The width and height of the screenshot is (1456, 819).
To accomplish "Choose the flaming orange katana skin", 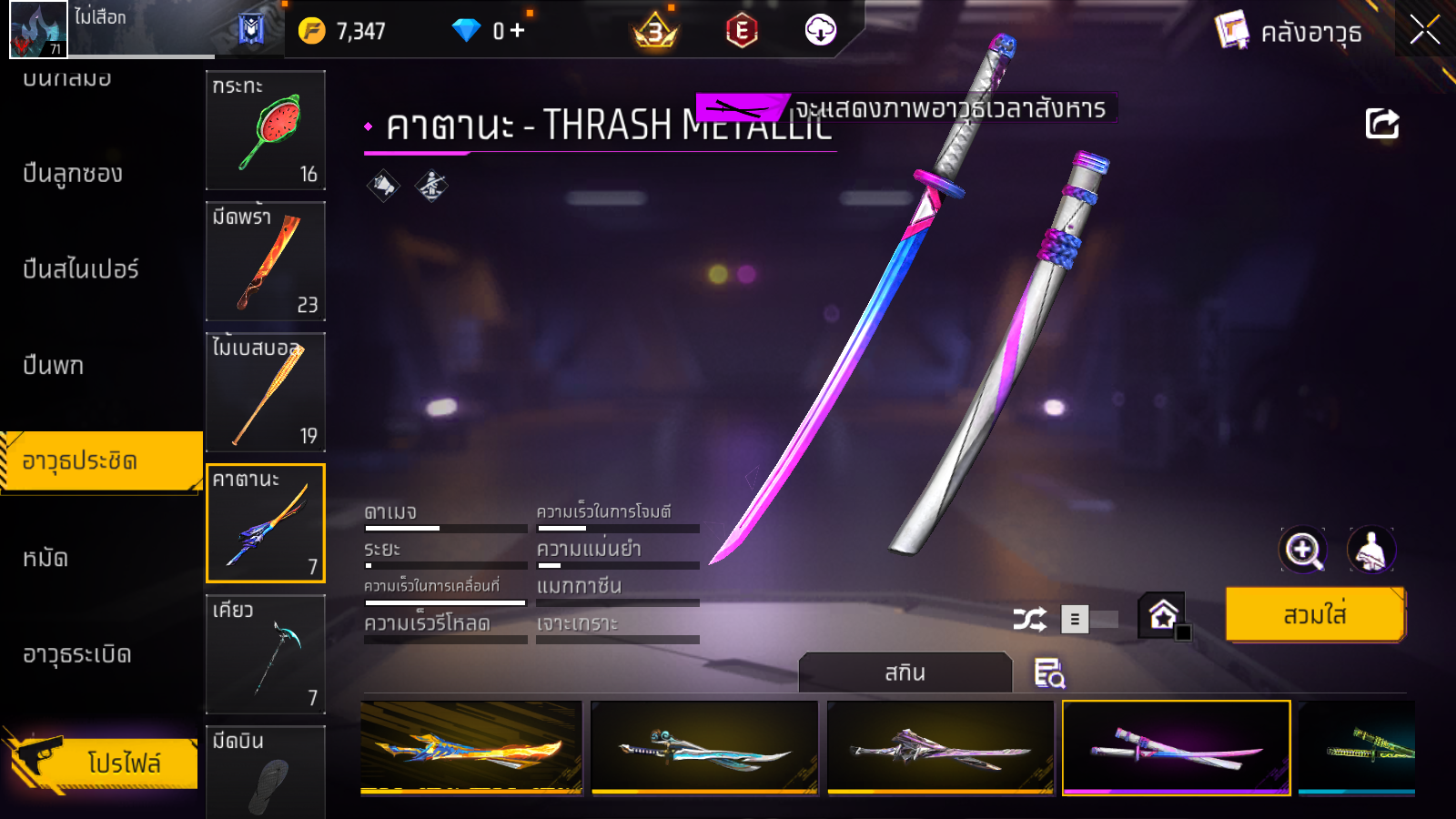I will pos(471,747).
